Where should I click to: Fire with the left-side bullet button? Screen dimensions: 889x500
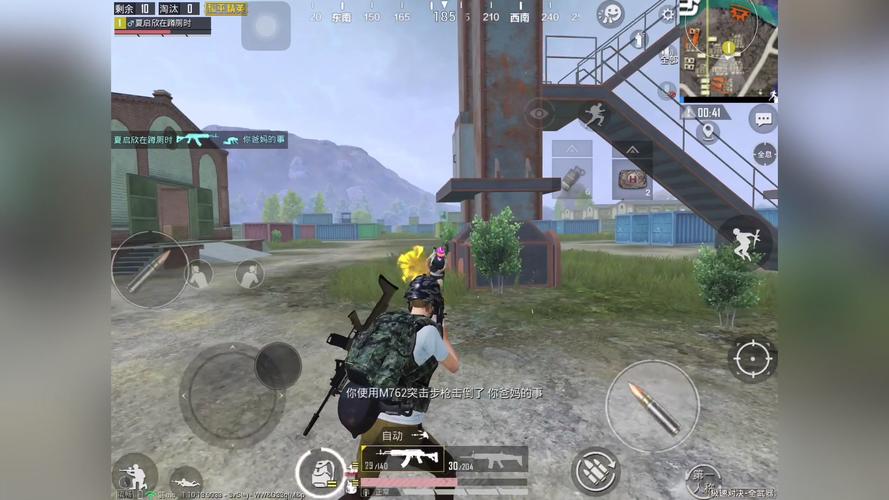click(x=150, y=269)
